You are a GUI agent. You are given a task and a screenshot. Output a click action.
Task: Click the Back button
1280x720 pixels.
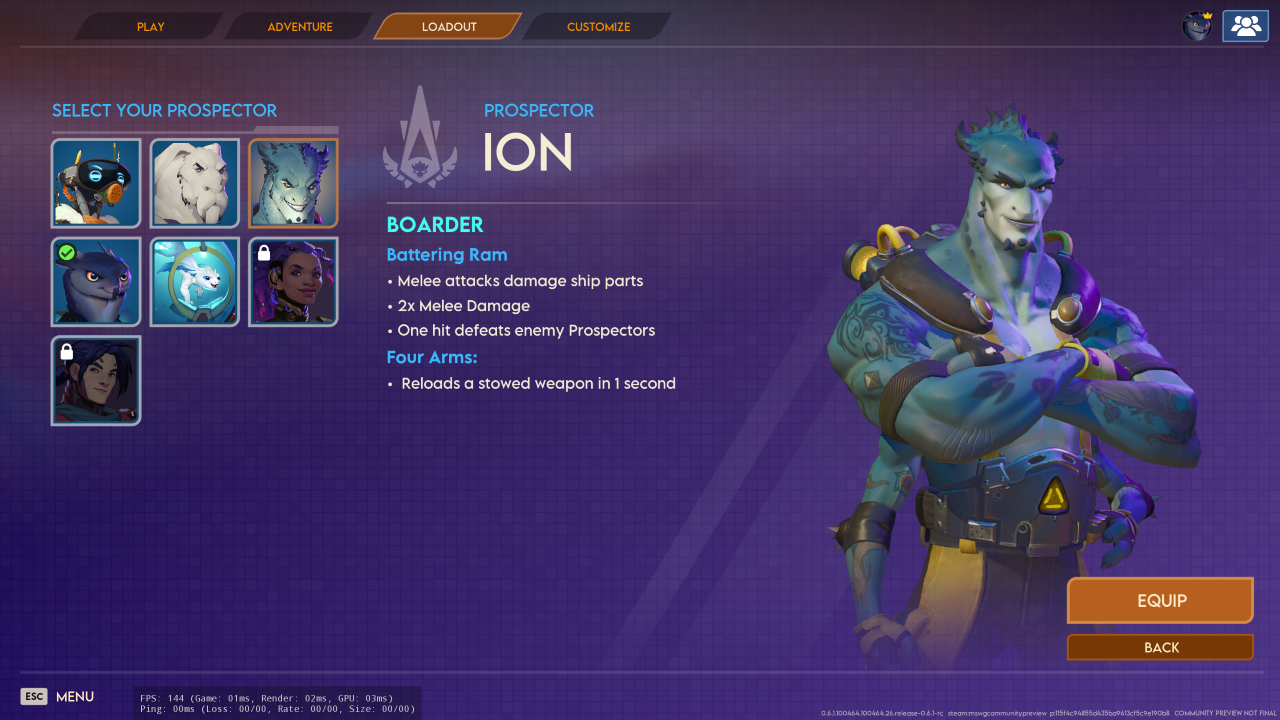tap(1160, 648)
